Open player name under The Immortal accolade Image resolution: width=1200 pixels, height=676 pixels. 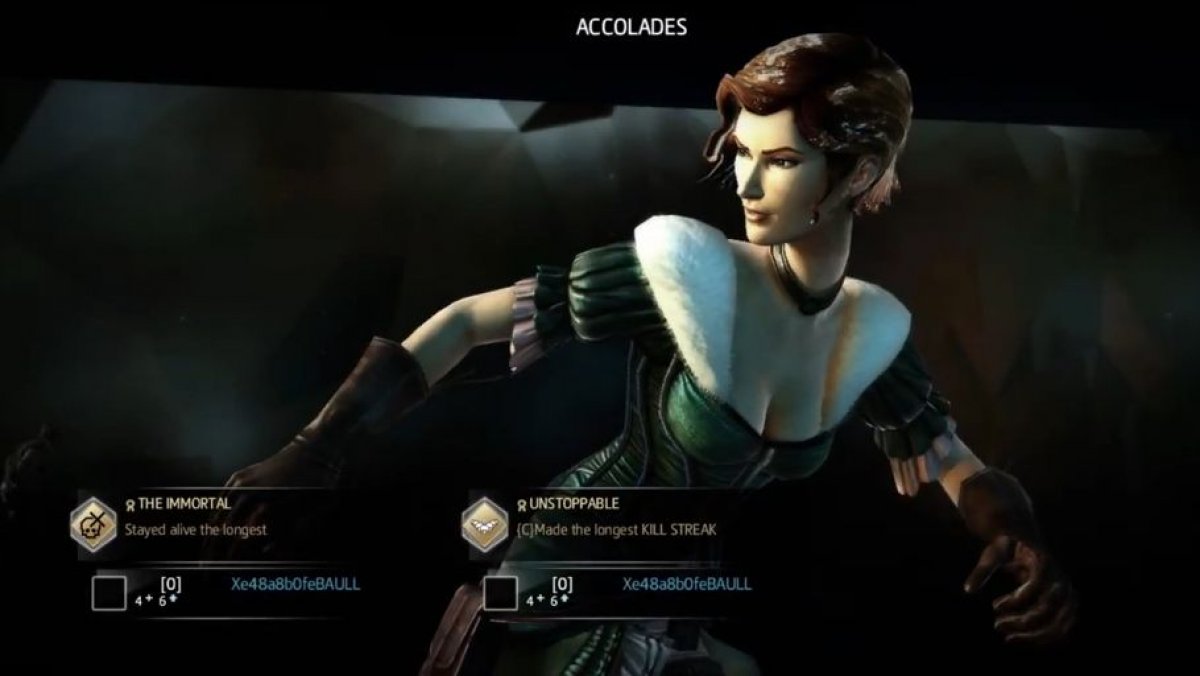[295, 584]
